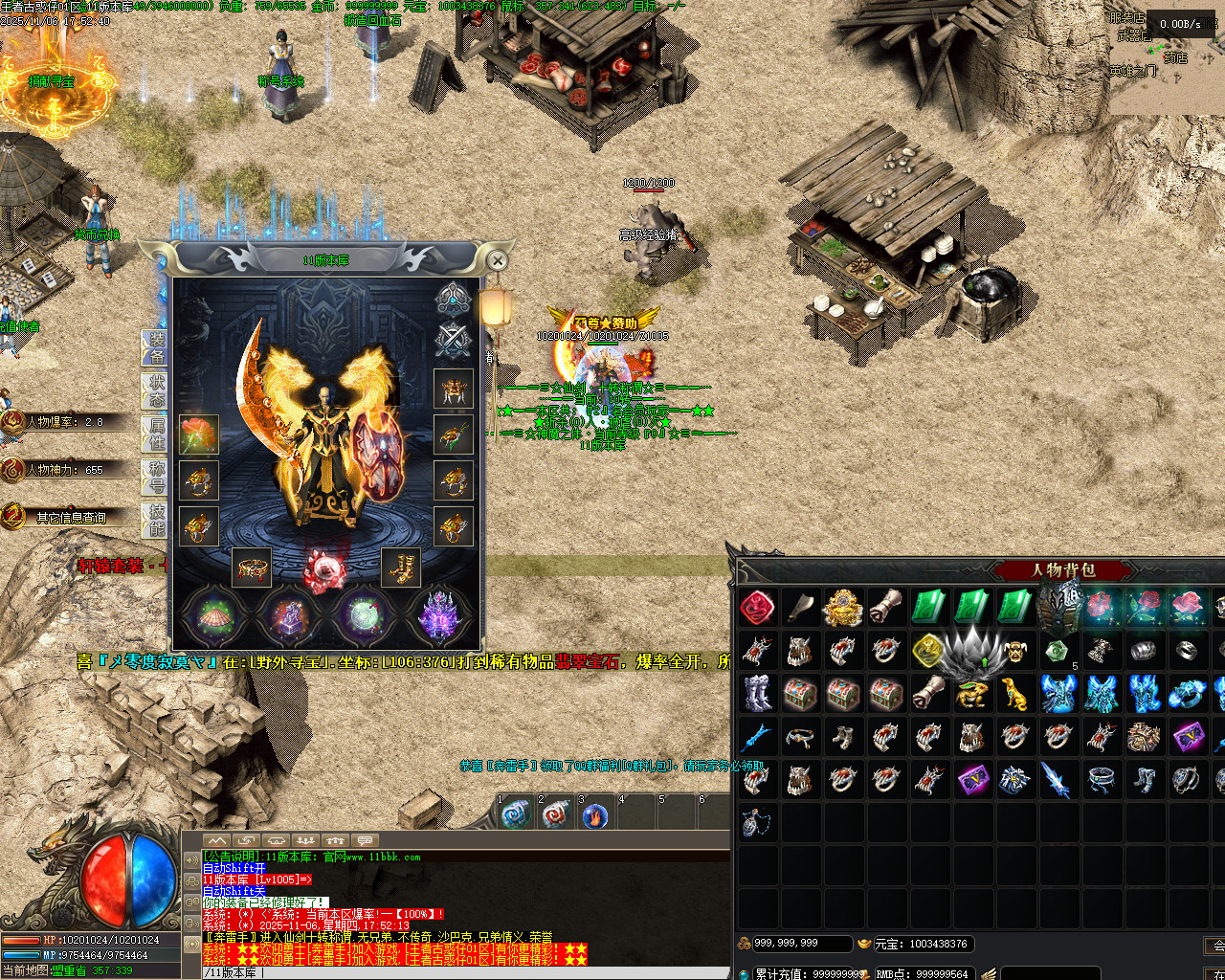Select the white speech bubble chat filter button
Screen dimensions: 1225x980
(365, 840)
